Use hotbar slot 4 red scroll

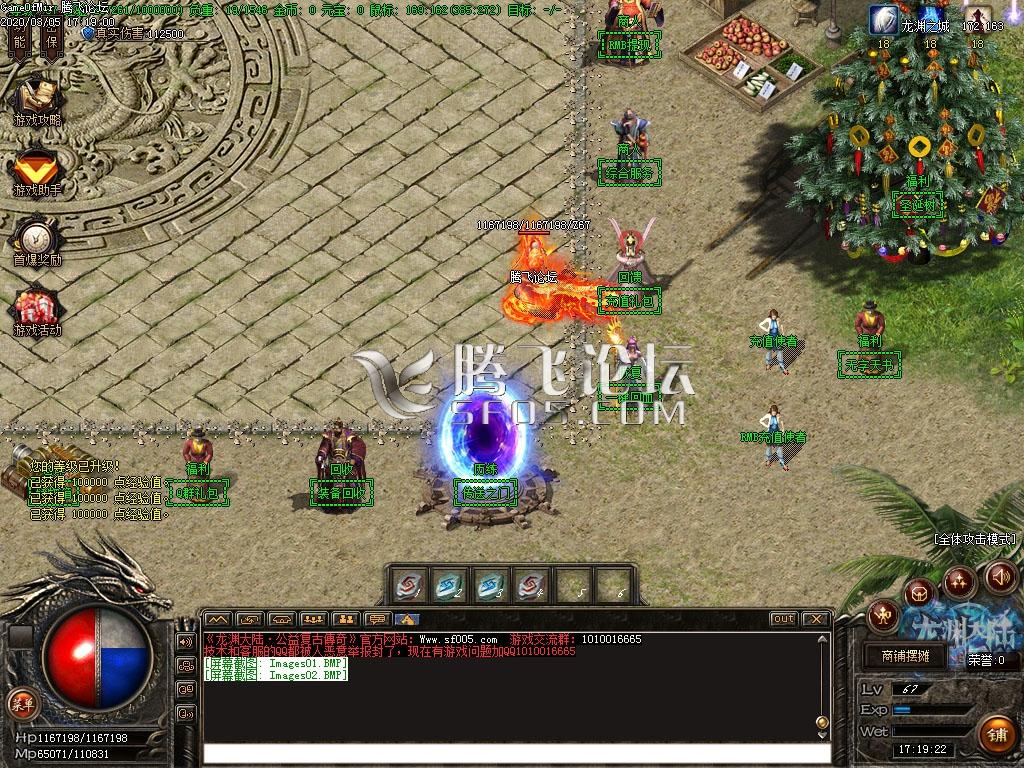click(531, 585)
